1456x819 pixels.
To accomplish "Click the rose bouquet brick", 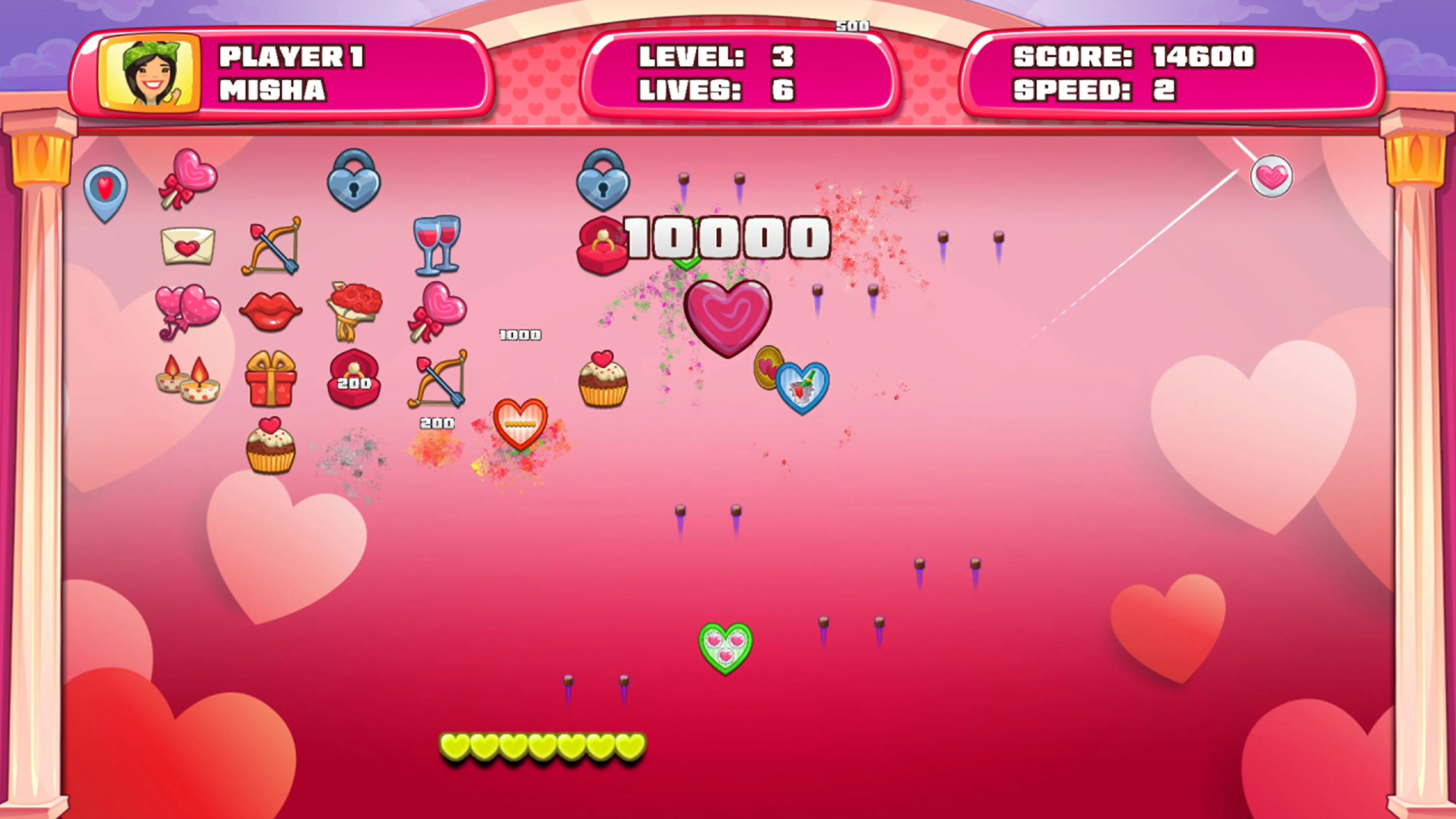I will 355,311.
